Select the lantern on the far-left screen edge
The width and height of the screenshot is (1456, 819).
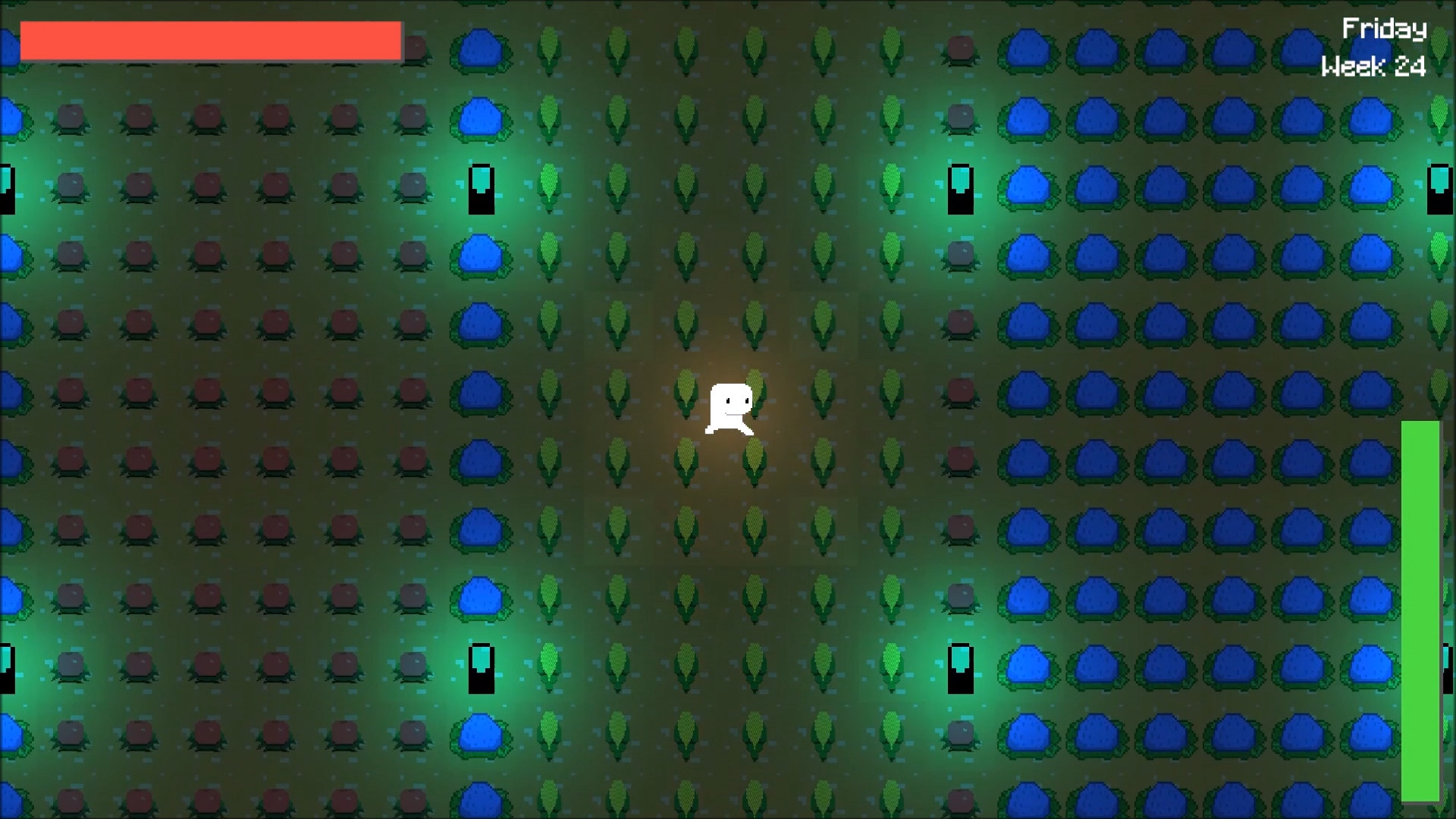[6, 190]
